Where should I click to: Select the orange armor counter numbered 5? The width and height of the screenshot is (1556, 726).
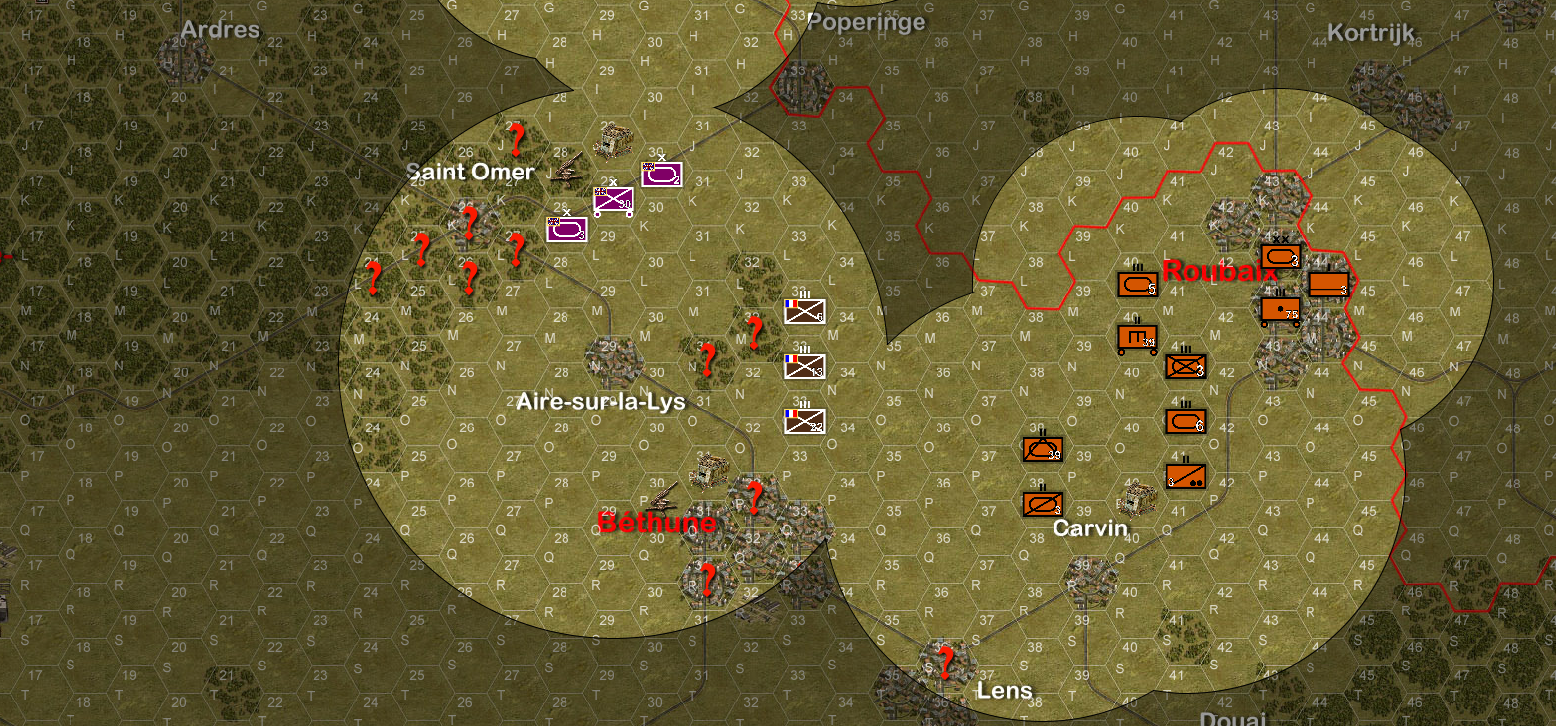tap(1137, 284)
